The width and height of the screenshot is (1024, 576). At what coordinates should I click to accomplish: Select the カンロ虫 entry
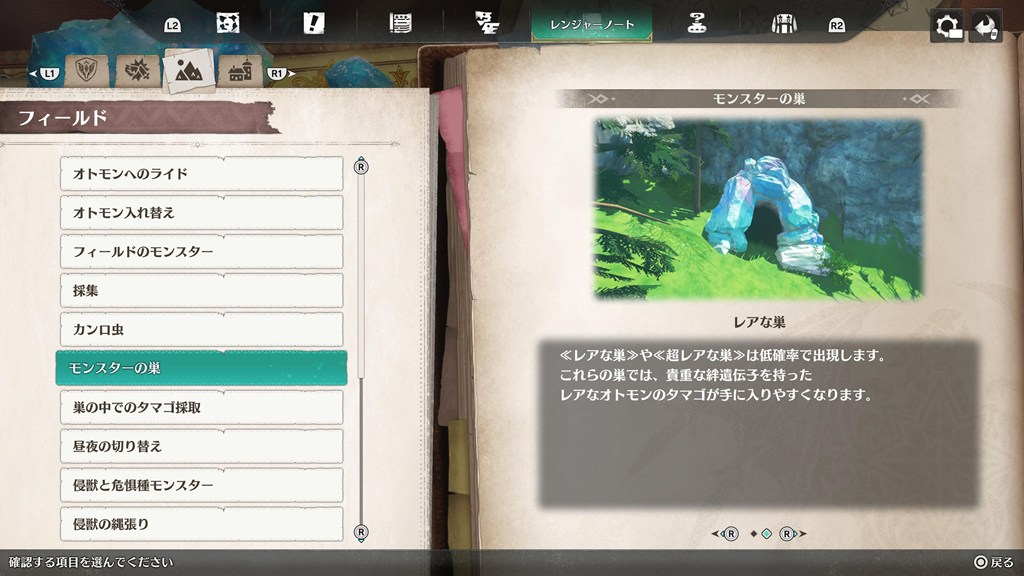pyautogui.click(x=200, y=330)
